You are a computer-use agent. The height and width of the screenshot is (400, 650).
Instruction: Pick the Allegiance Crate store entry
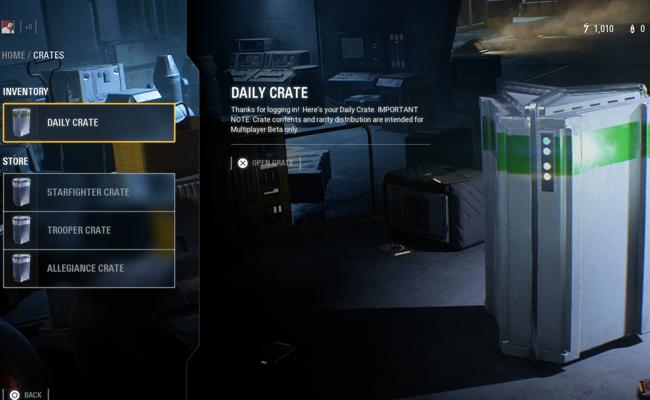88,268
